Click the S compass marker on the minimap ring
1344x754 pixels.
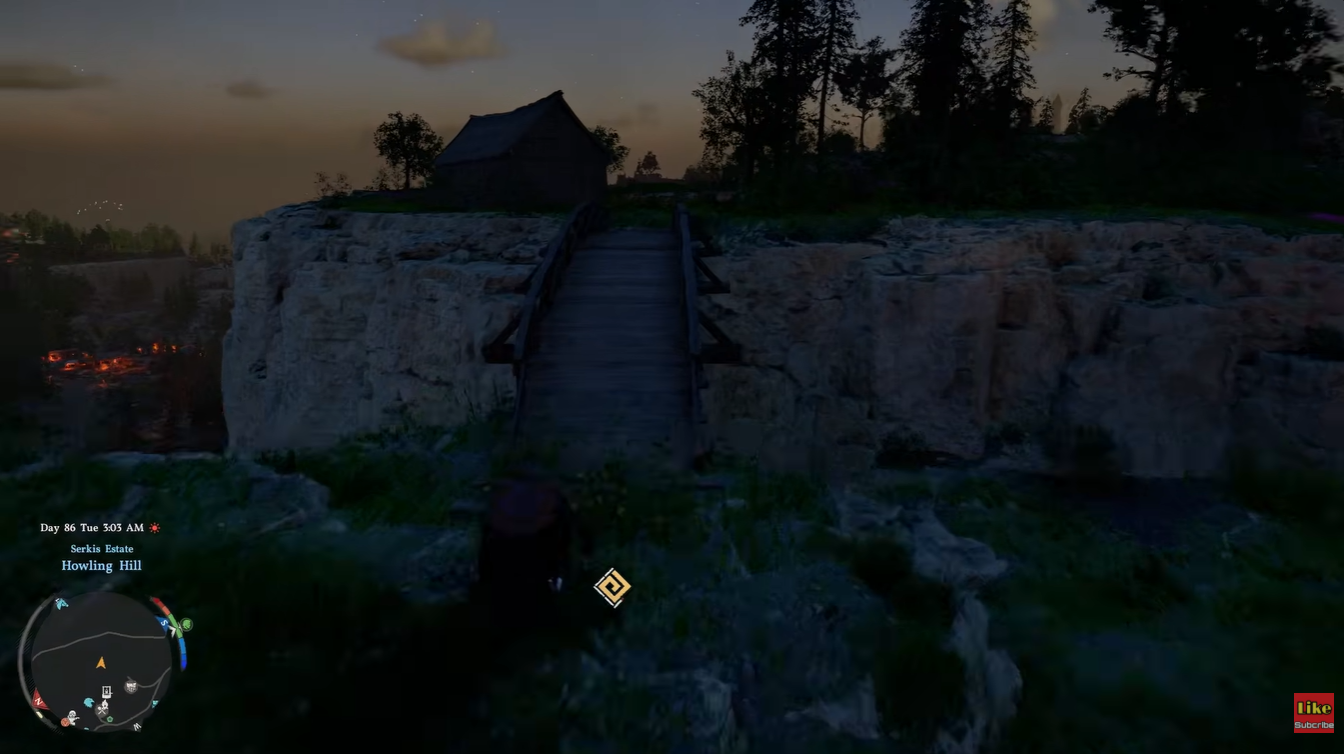164,622
